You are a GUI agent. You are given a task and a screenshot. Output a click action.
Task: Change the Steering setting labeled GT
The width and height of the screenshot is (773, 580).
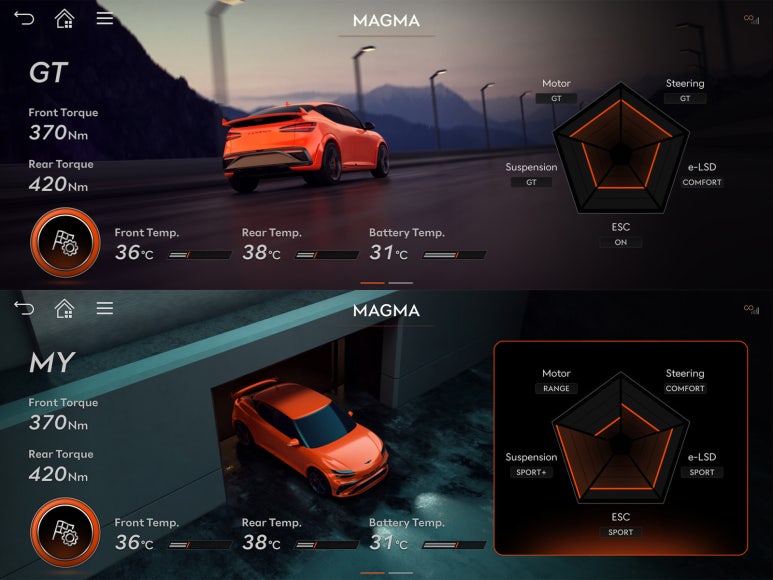(685, 98)
